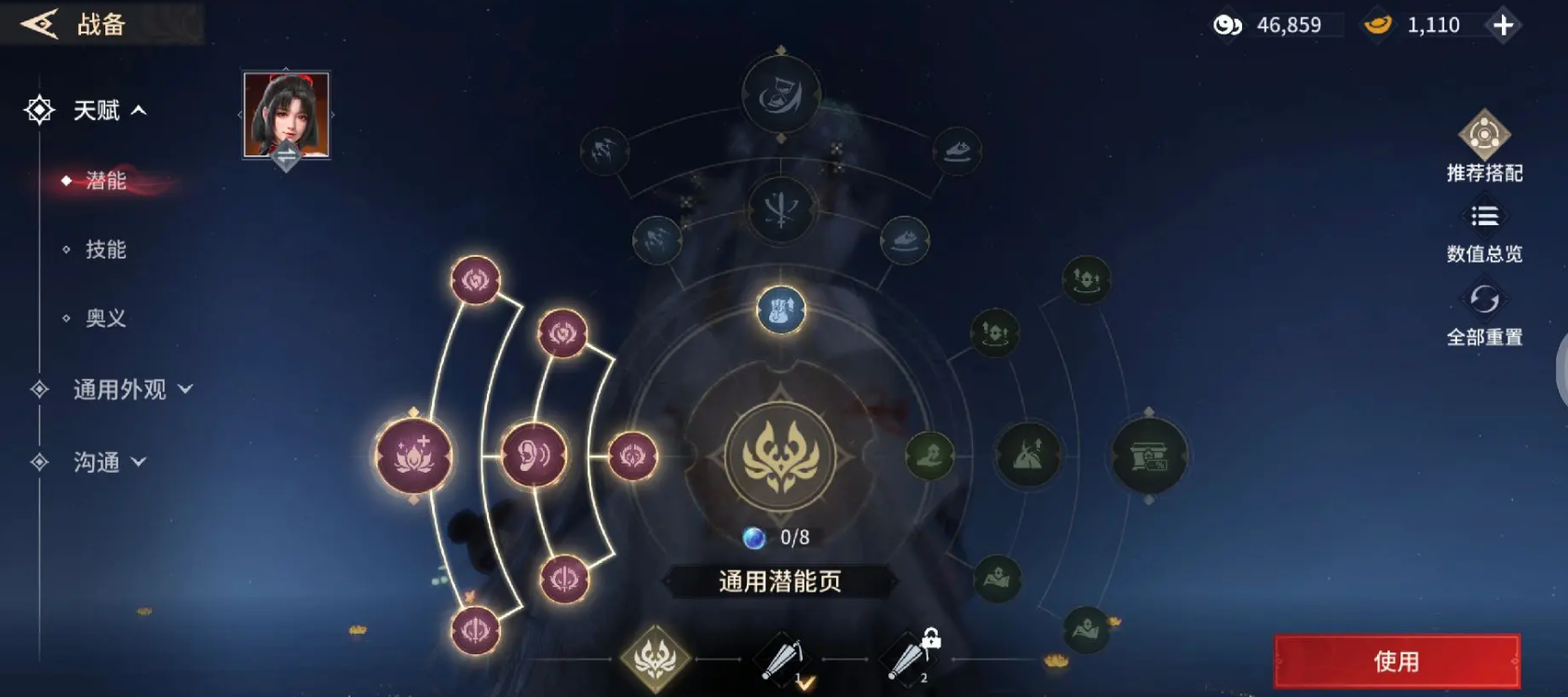Open the 奥义 tab
Viewport: 1568px width, 697px height.
pyautogui.click(x=104, y=318)
